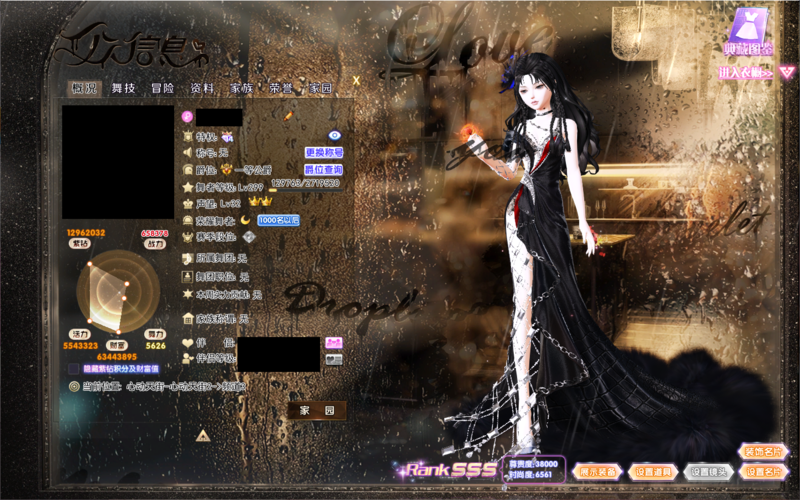Open the 冒险 tab
800x500 pixels.
pos(162,88)
